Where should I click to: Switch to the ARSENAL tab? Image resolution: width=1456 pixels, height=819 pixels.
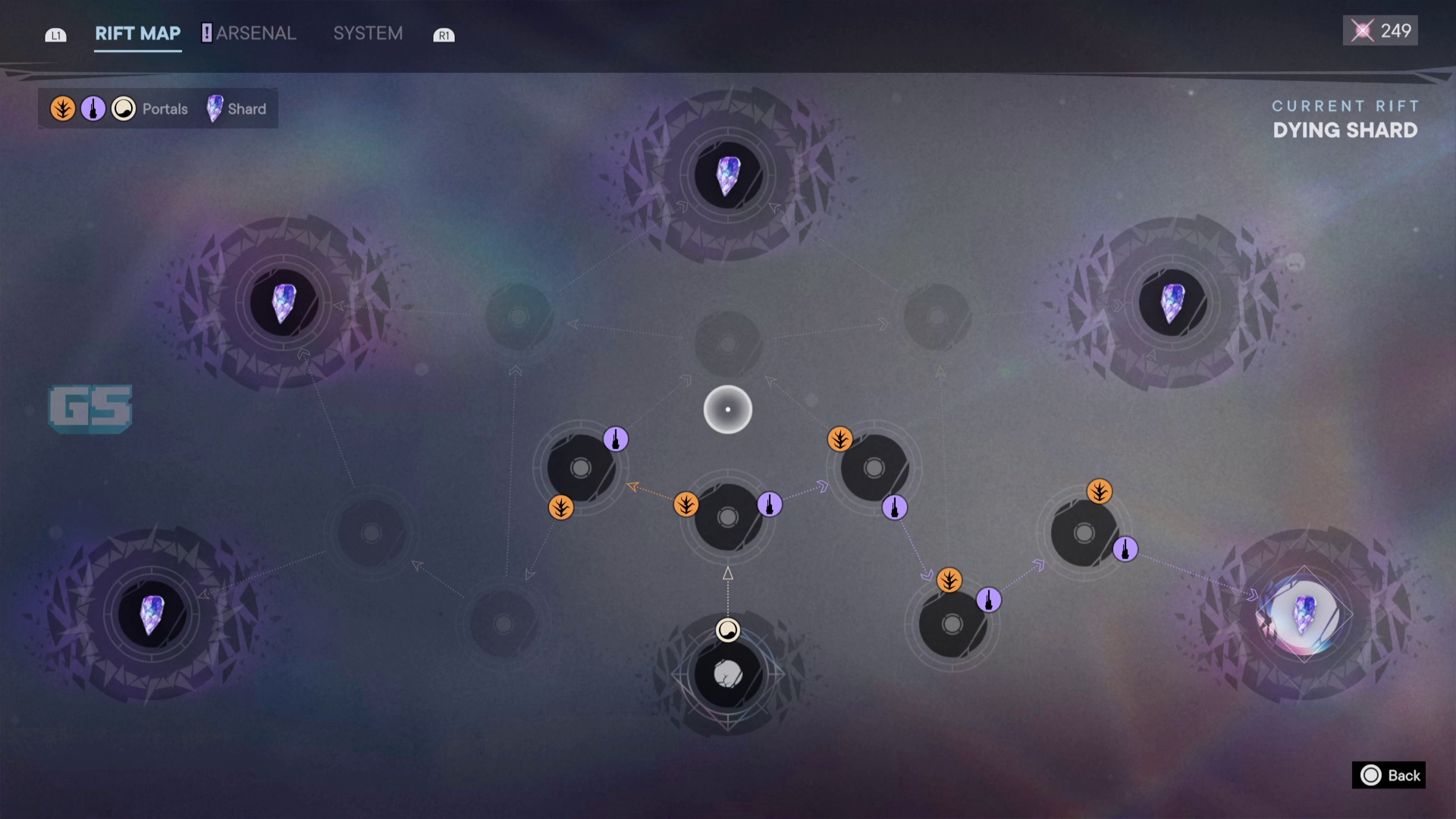[x=256, y=33]
